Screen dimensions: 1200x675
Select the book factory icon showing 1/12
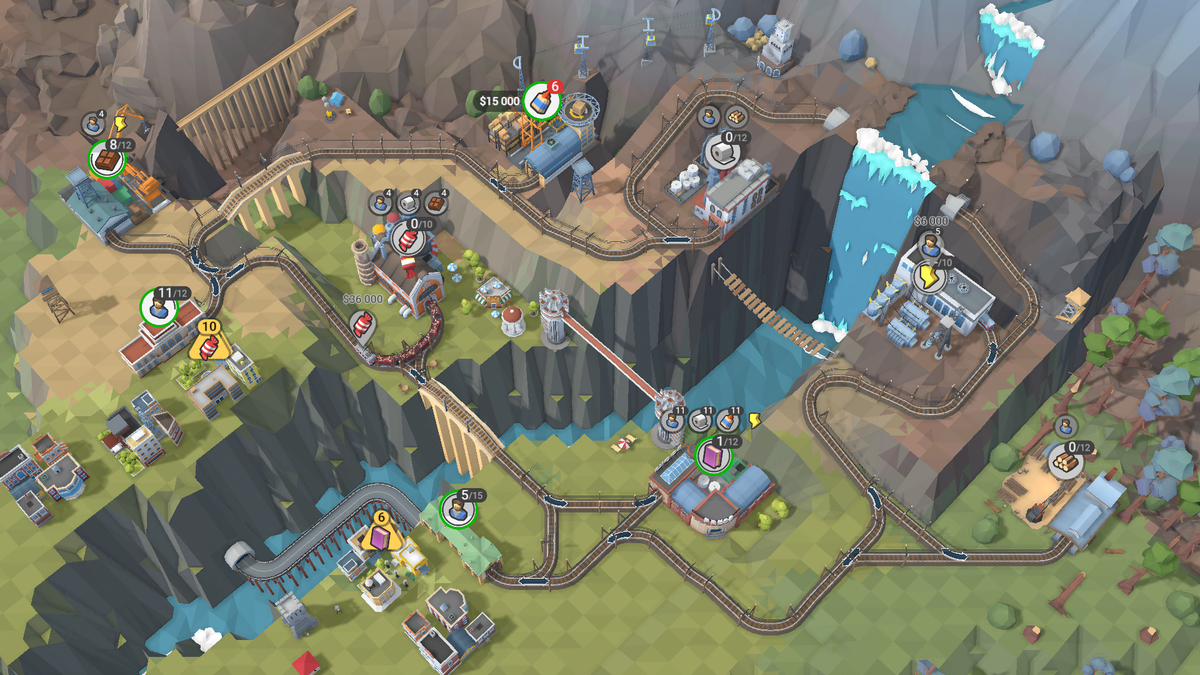(712, 457)
